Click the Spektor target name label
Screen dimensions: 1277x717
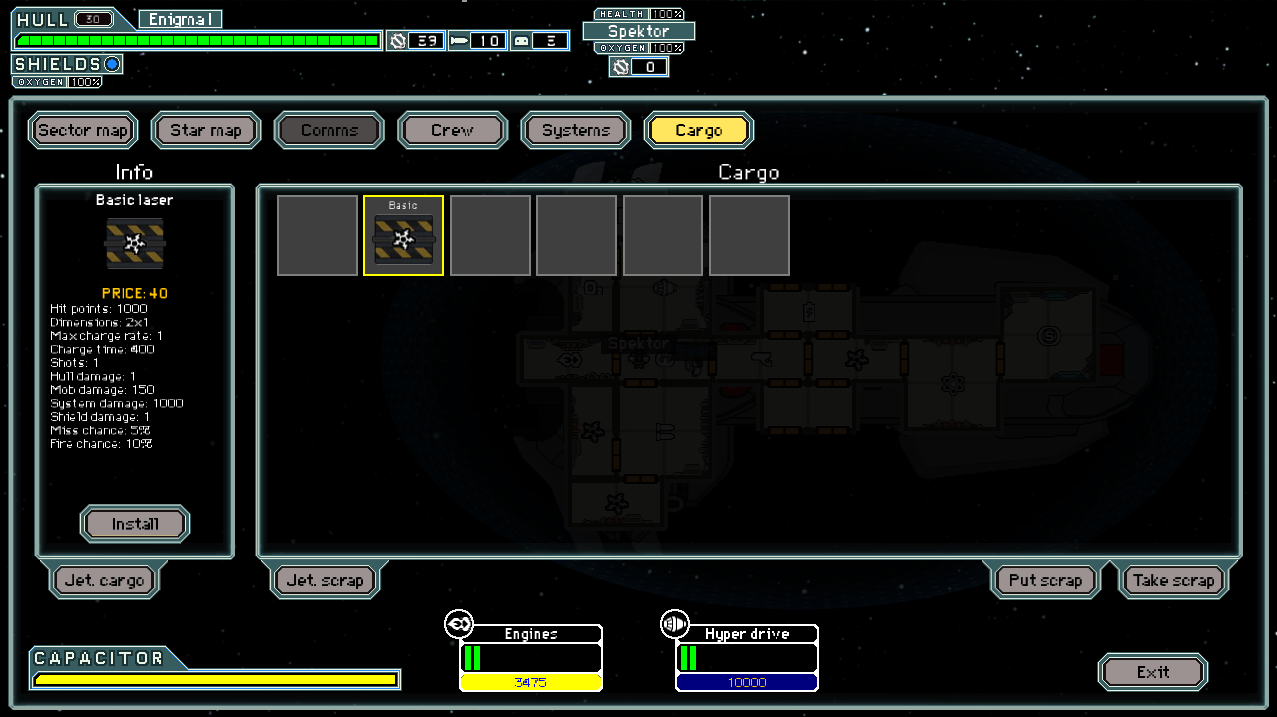point(639,31)
